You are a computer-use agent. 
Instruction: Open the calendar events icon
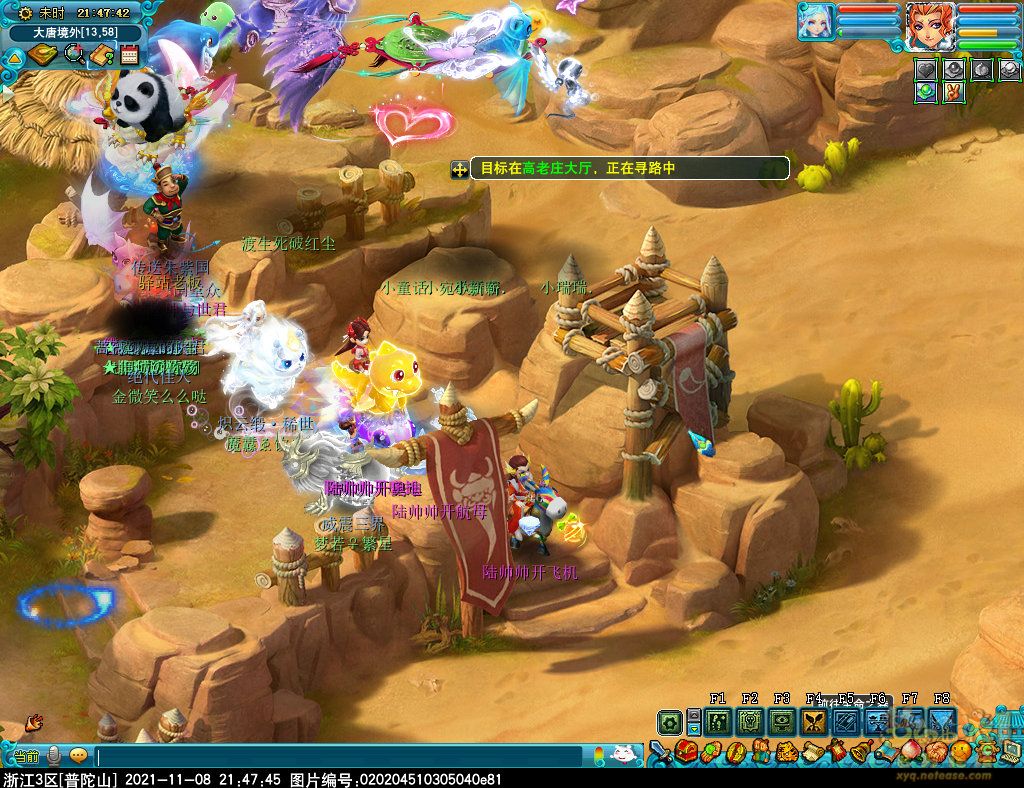pyautogui.click(x=129, y=55)
